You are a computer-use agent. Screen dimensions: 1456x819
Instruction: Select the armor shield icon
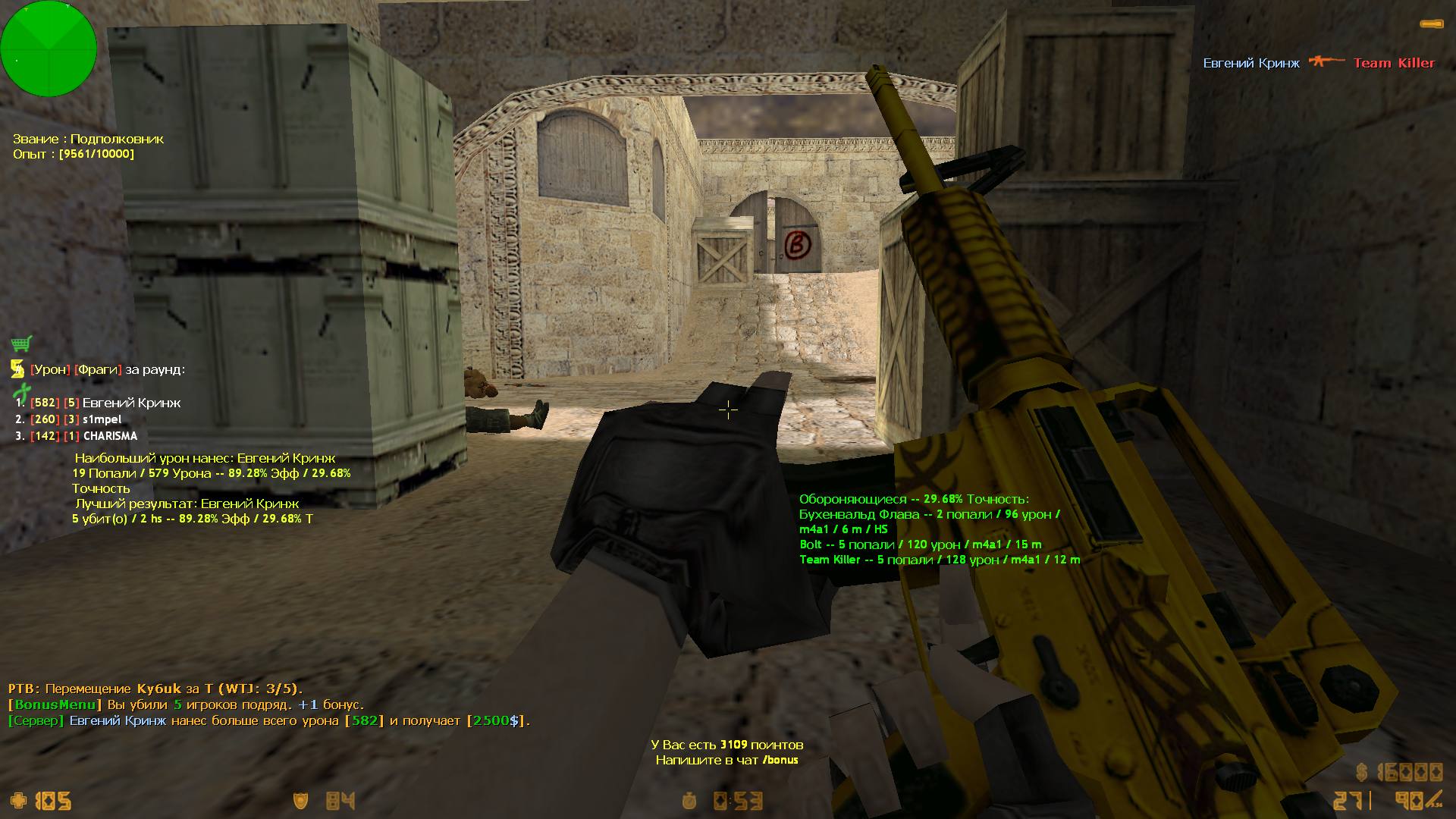click(x=301, y=801)
